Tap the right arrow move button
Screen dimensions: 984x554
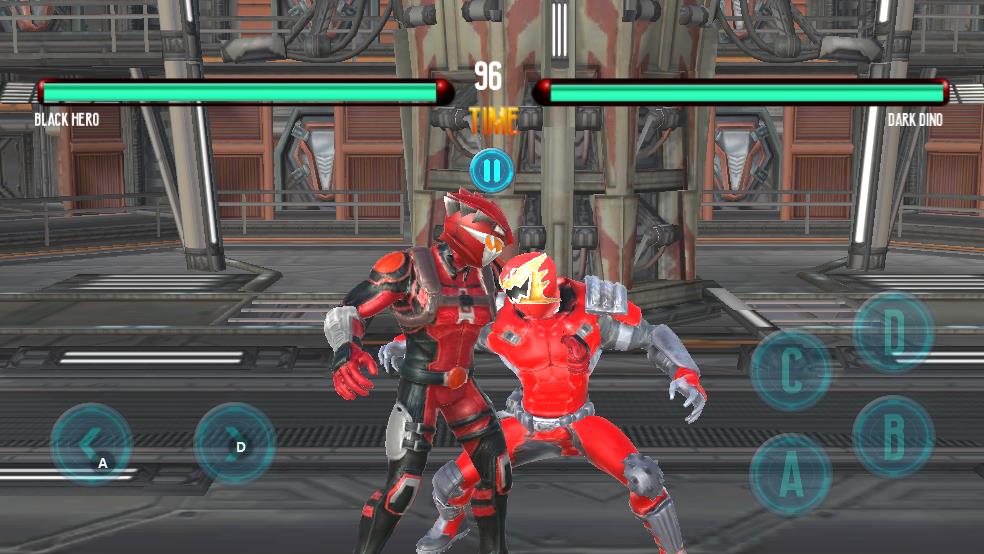click(234, 443)
